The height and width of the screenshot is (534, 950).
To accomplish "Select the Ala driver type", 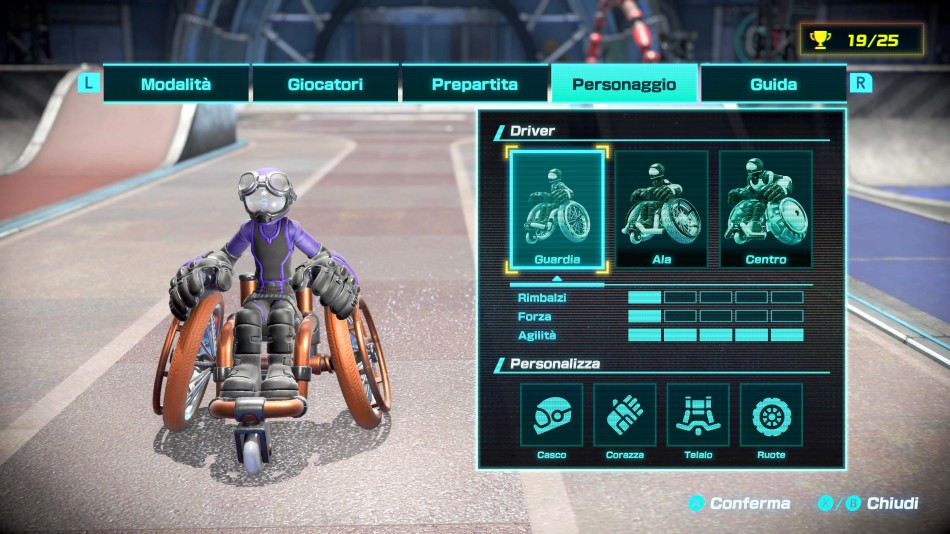I will 661,209.
